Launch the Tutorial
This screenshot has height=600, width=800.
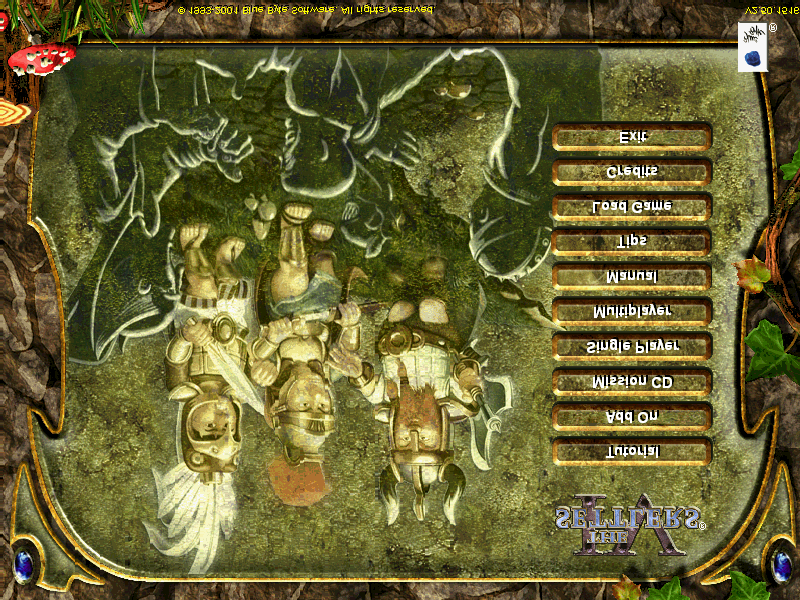click(632, 451)
